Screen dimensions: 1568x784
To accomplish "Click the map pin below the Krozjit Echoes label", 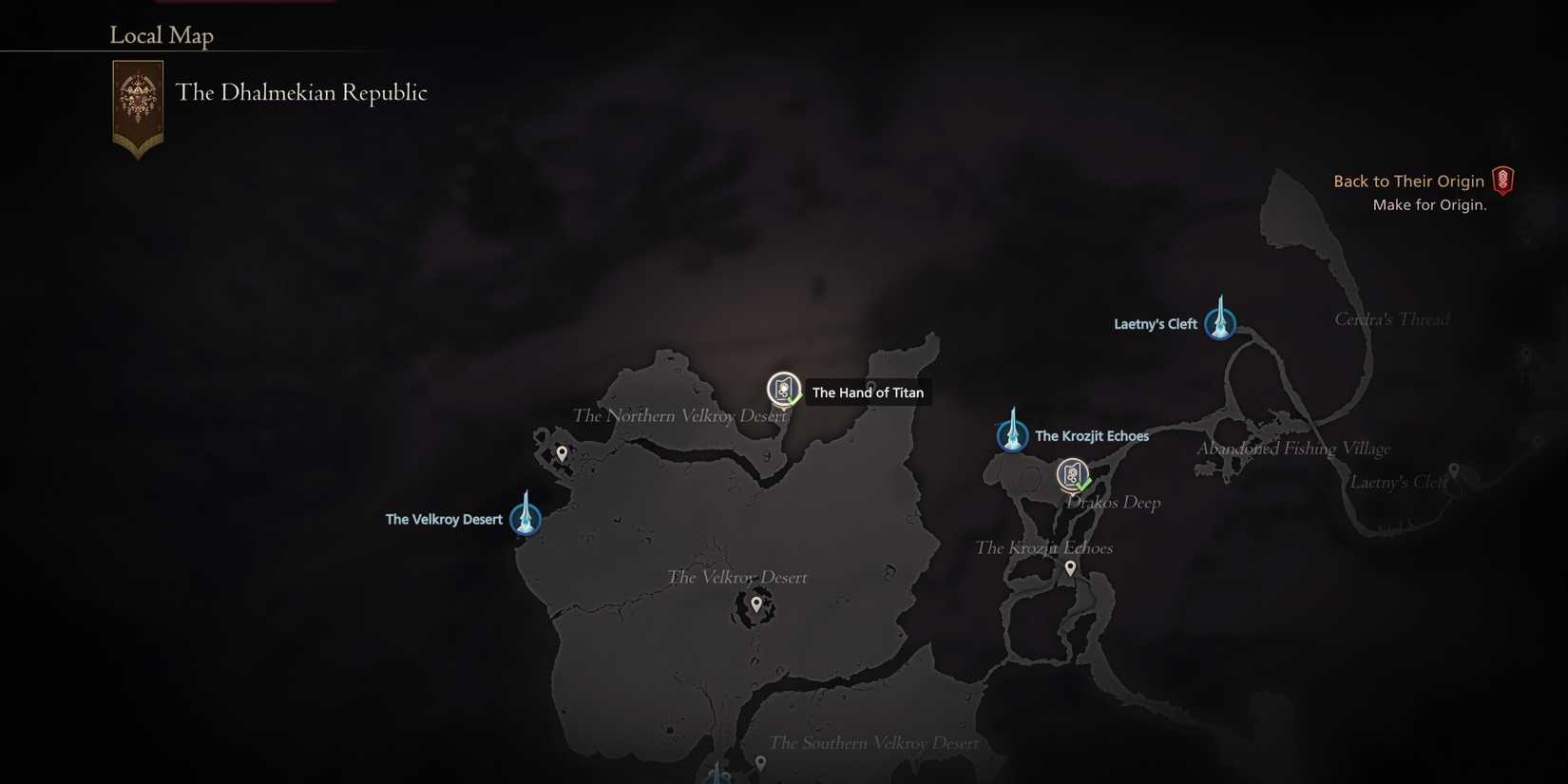I will point(1068,566).
